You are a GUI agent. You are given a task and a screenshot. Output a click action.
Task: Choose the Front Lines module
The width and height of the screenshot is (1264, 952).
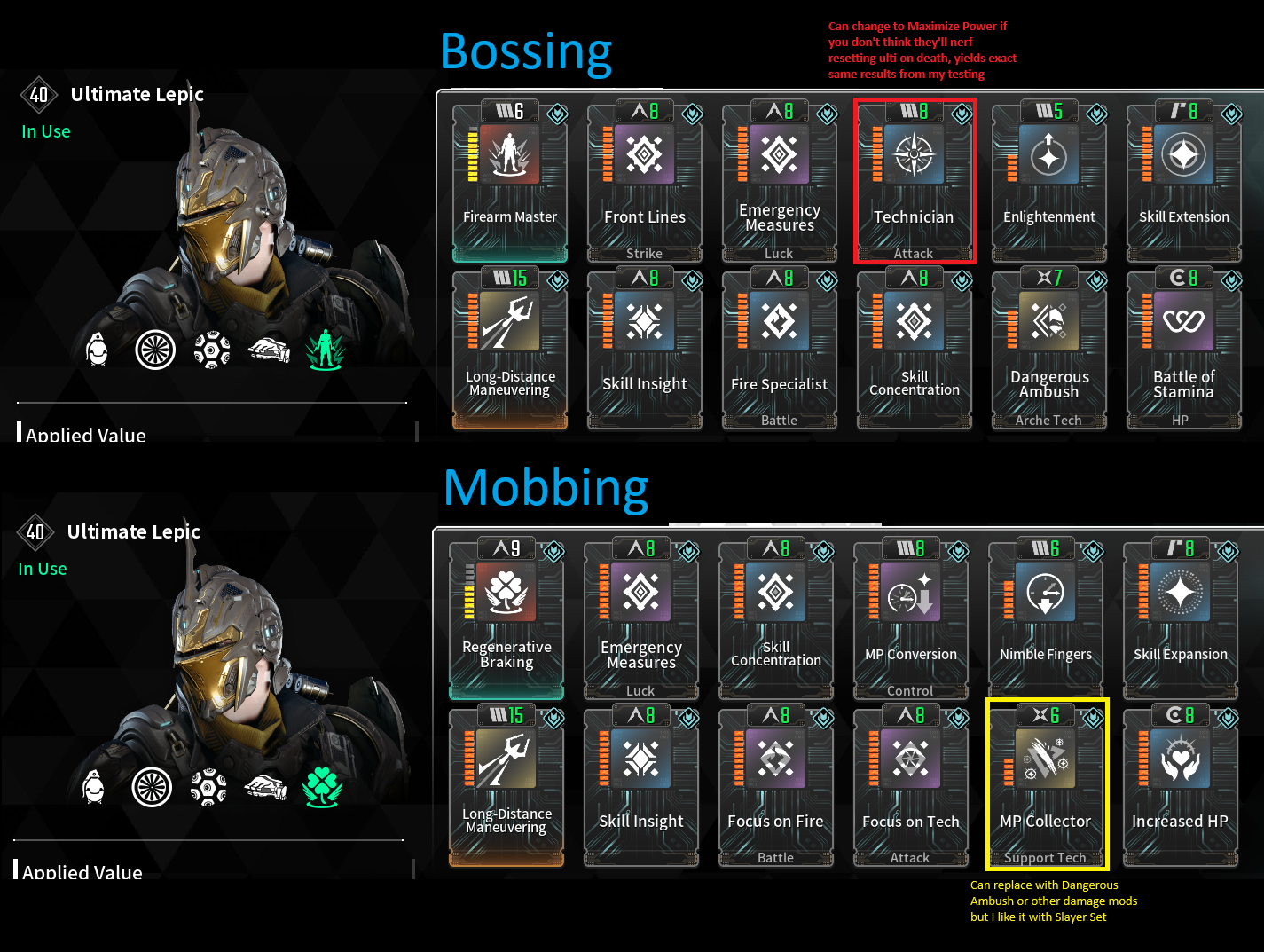point(645,182)
